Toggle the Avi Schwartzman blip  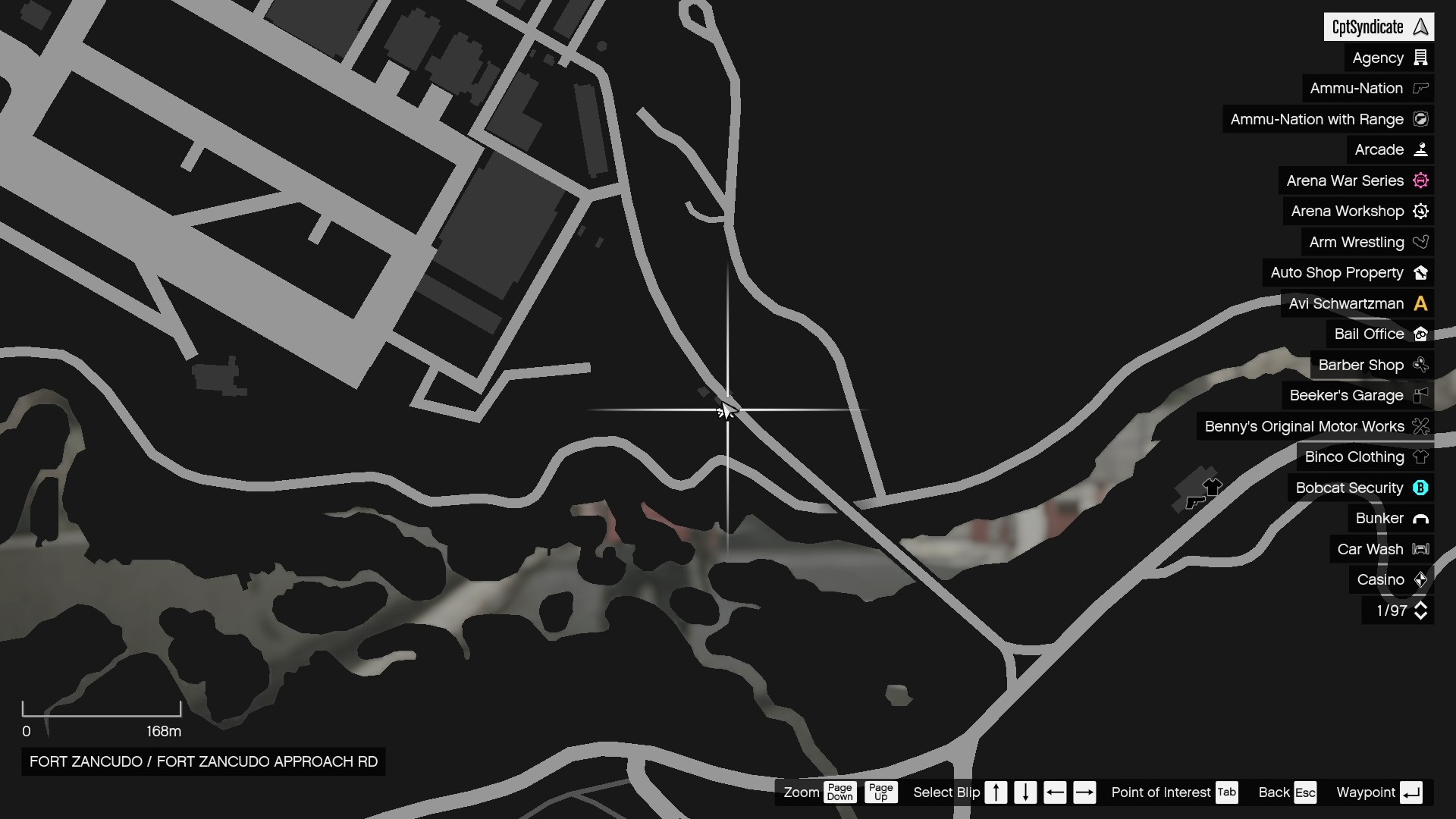(1357, 303)
